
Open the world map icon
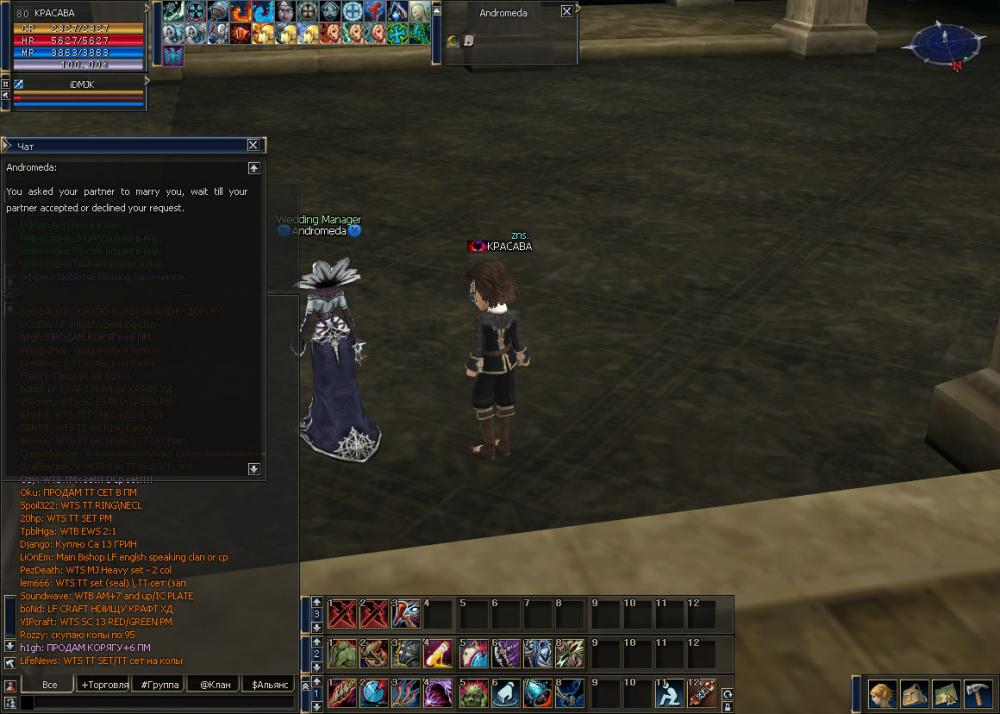tap(946, 693)
